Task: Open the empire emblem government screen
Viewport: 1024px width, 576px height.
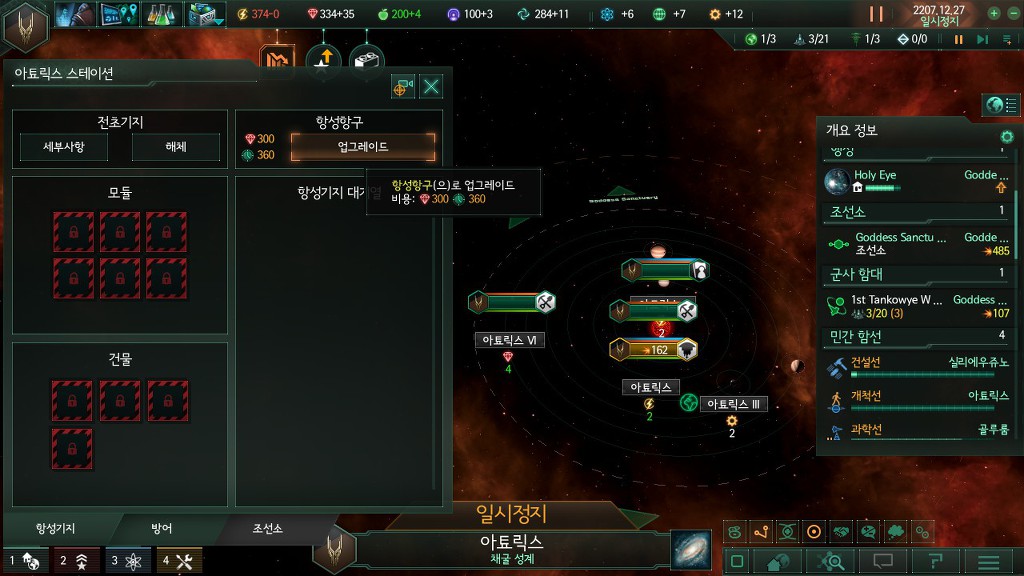Action: pyautogui.click(x=26, y=26)
